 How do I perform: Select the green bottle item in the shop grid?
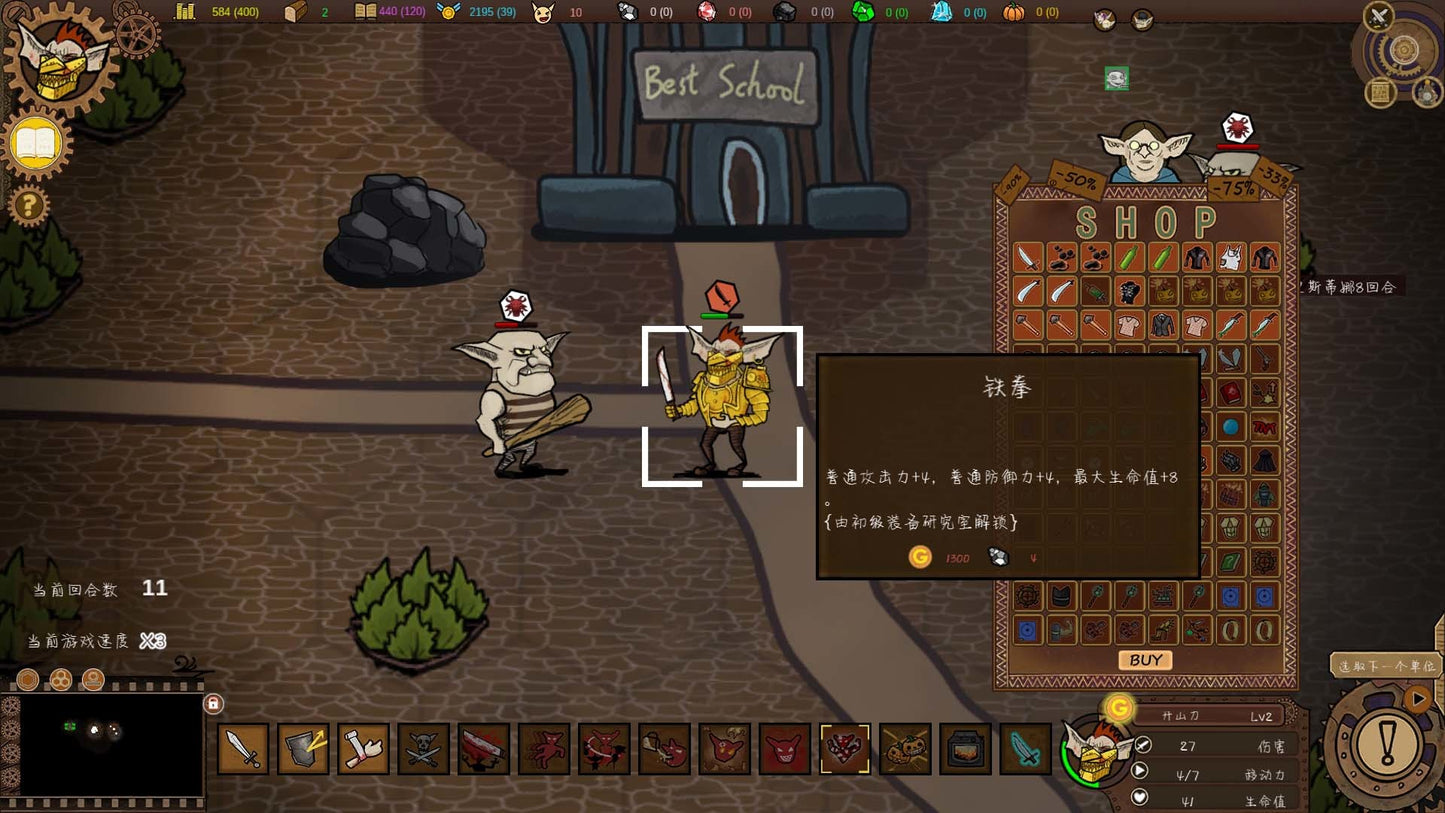(1128, 258)
